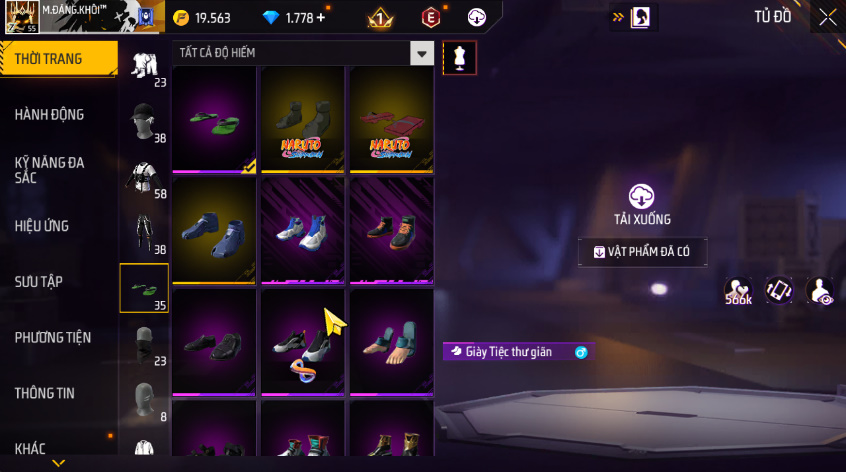
Task: Add more diamonds with the plus
Action: point(319,18)
